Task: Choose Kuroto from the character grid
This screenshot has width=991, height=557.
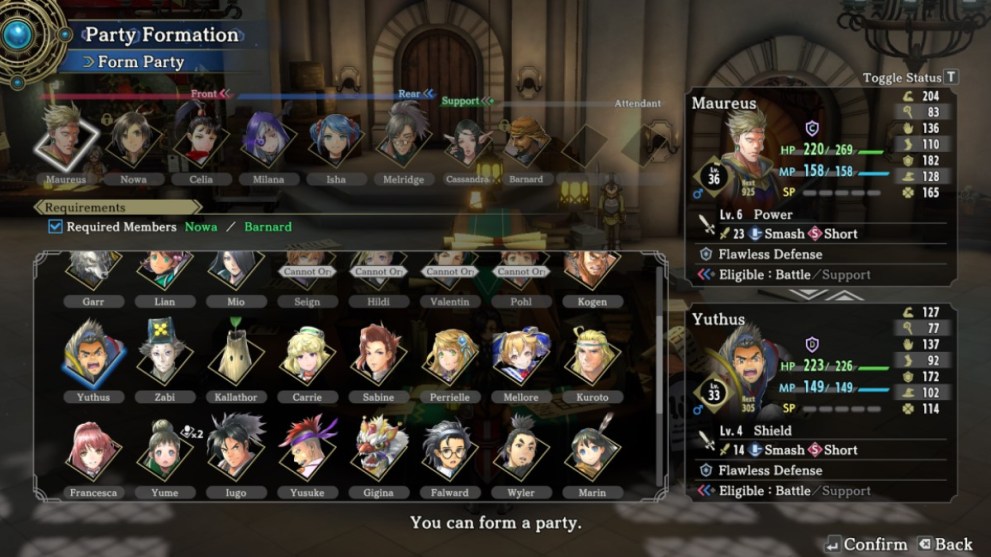Action: (x=592, y=355)
